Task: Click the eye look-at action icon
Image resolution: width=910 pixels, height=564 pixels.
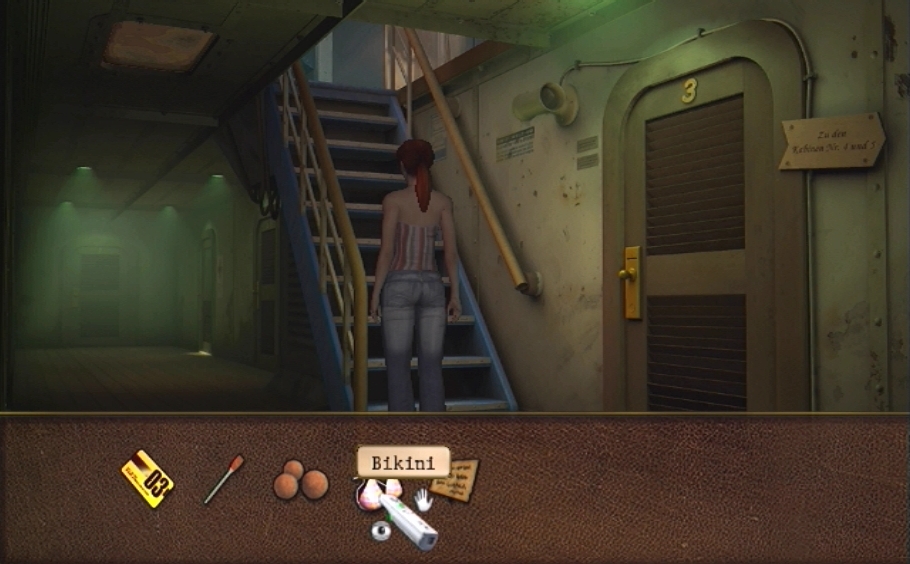Action: (x=380, y=532)
